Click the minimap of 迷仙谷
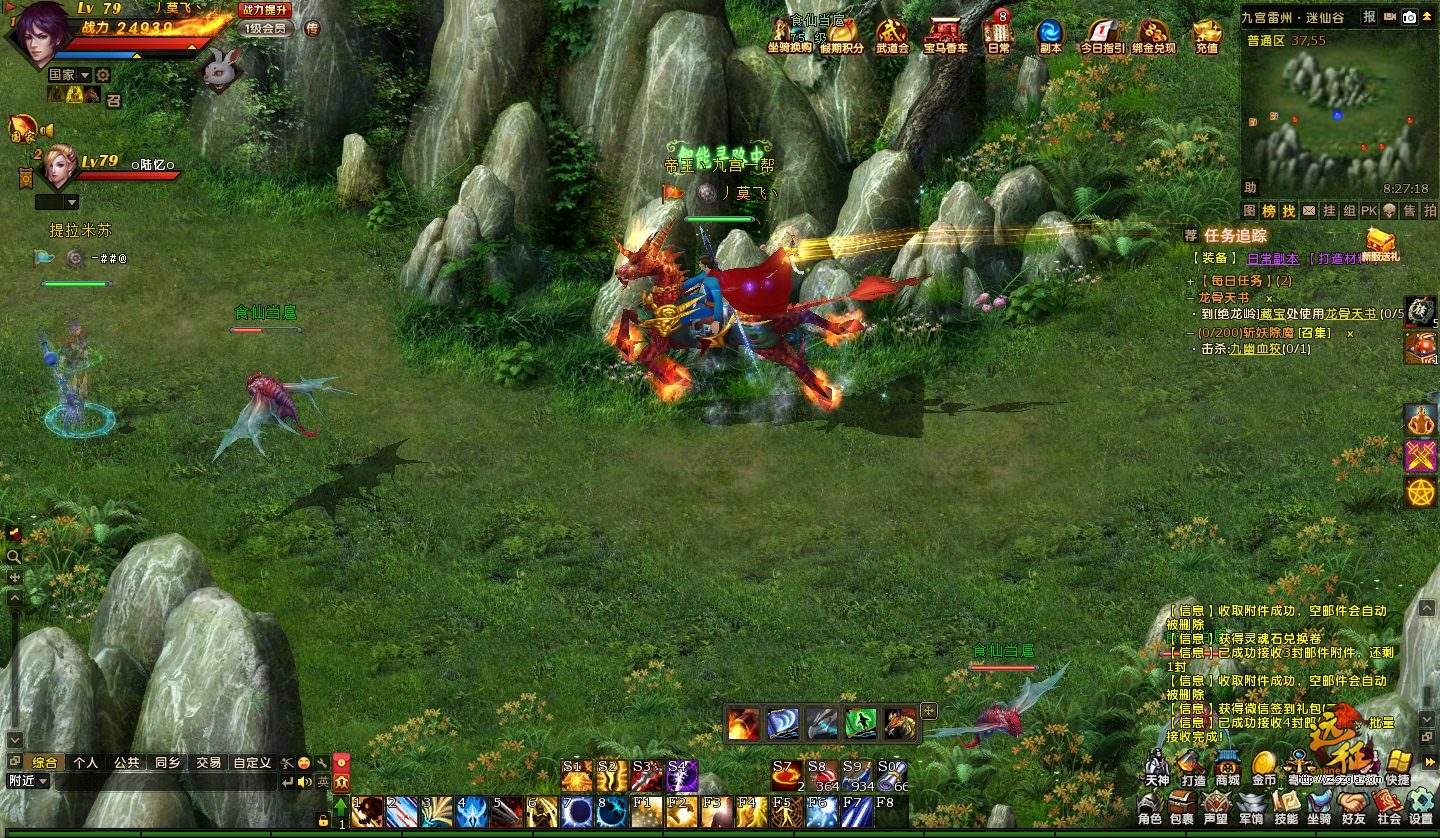This screenshot has width=1440, height=838. (x=1338, y=110)
